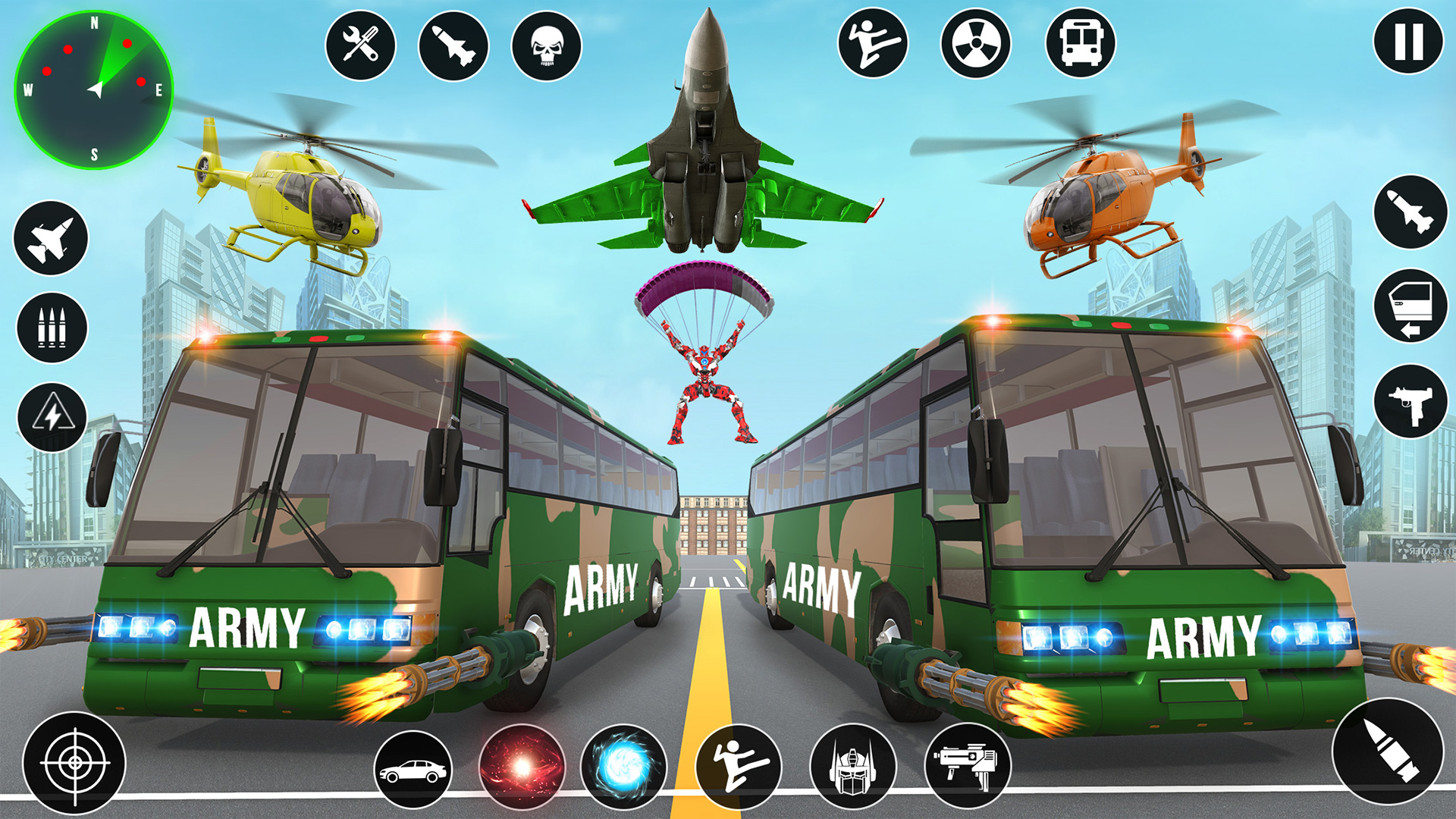Trigger the blue vortex energy ability
Viewport: 1456px width, 819px height.
623,767
